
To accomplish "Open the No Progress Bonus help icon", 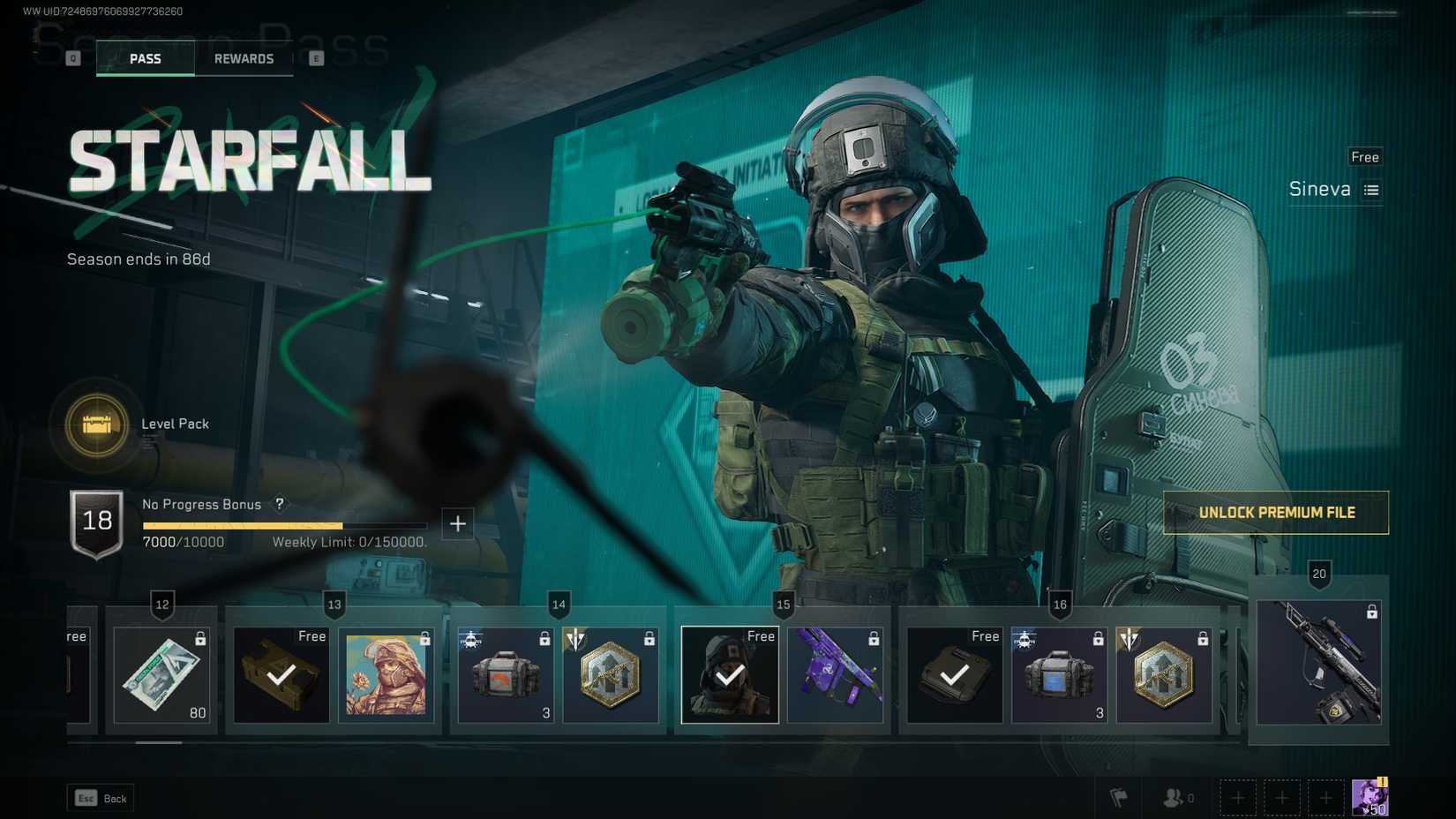I will (279, 505).
